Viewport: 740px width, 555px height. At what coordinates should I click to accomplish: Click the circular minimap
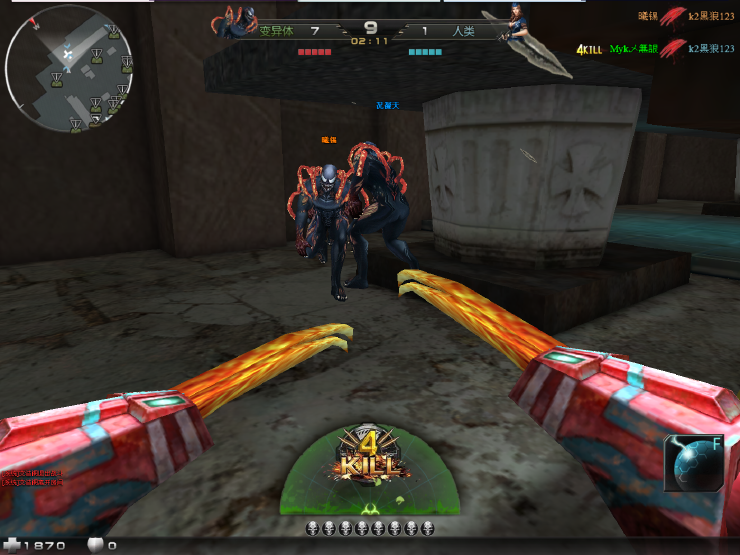click(70, 69)
